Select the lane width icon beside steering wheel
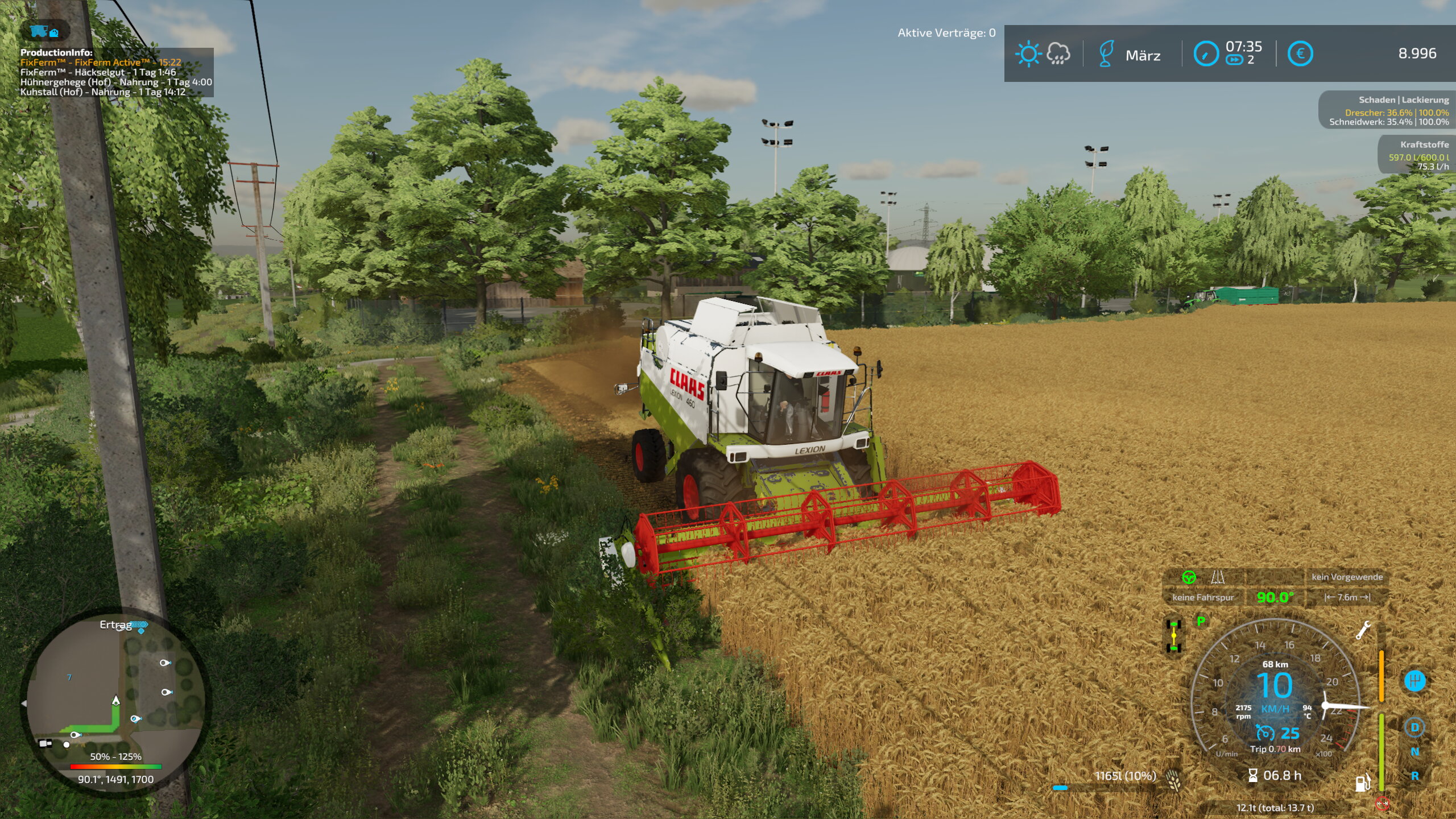The height and width of the screenshot is (819, 1456). tap(1217, 577)
